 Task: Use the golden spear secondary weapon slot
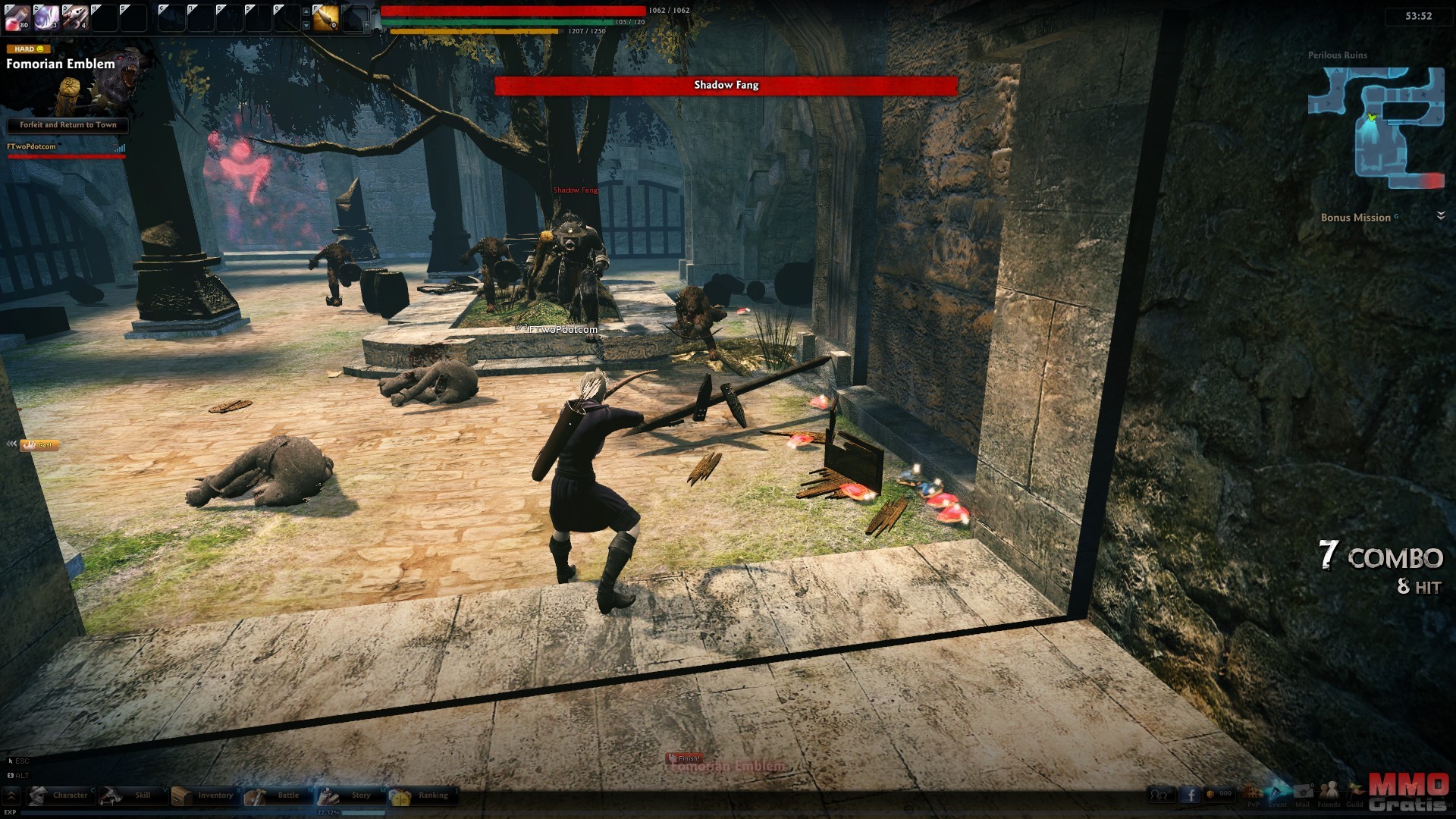[326, 17]
